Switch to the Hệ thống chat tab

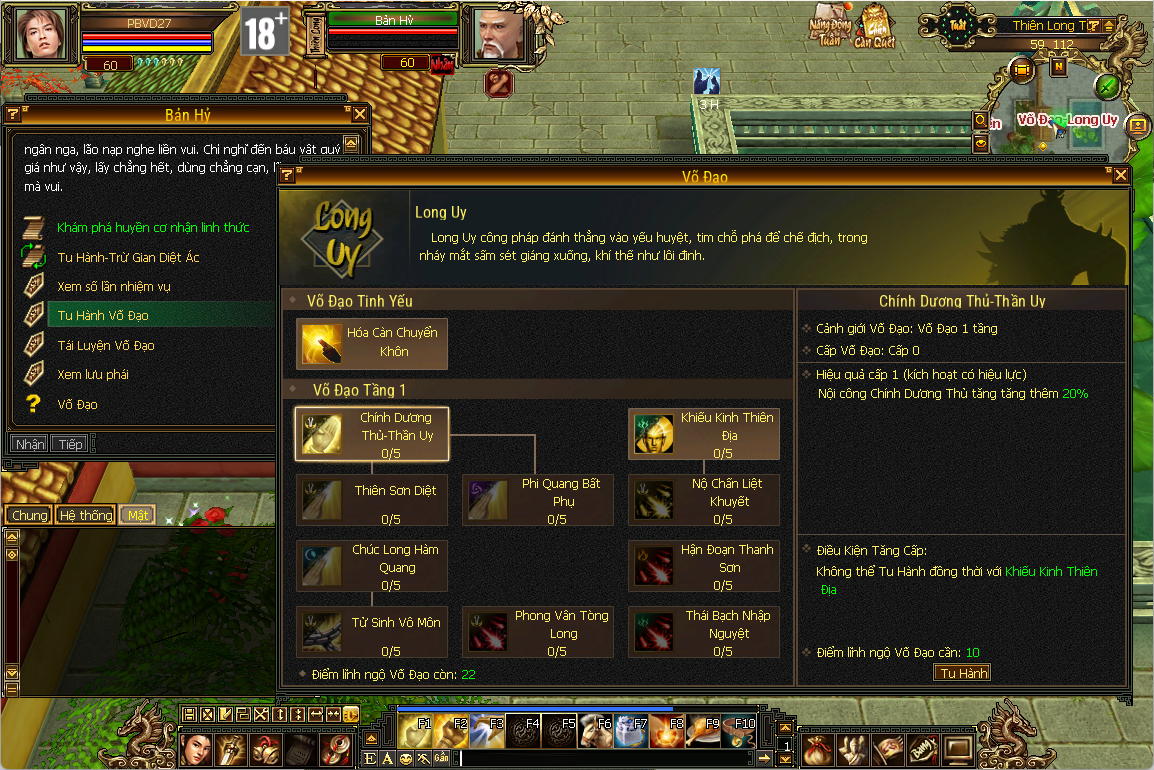(85, 515)
